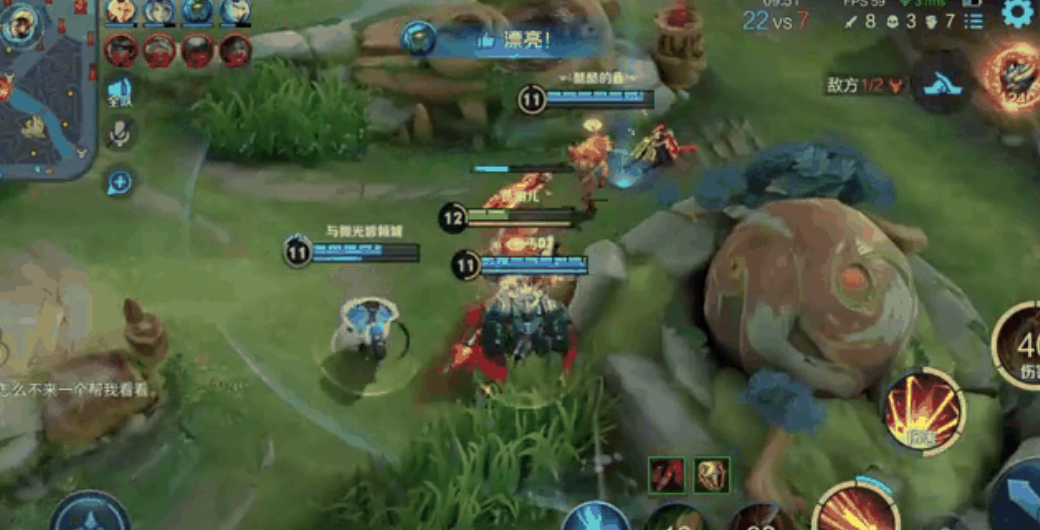Open the quick chat bubble with plus
The image size is (1040, 530).
pyautogui.click(x=119, y=181)
